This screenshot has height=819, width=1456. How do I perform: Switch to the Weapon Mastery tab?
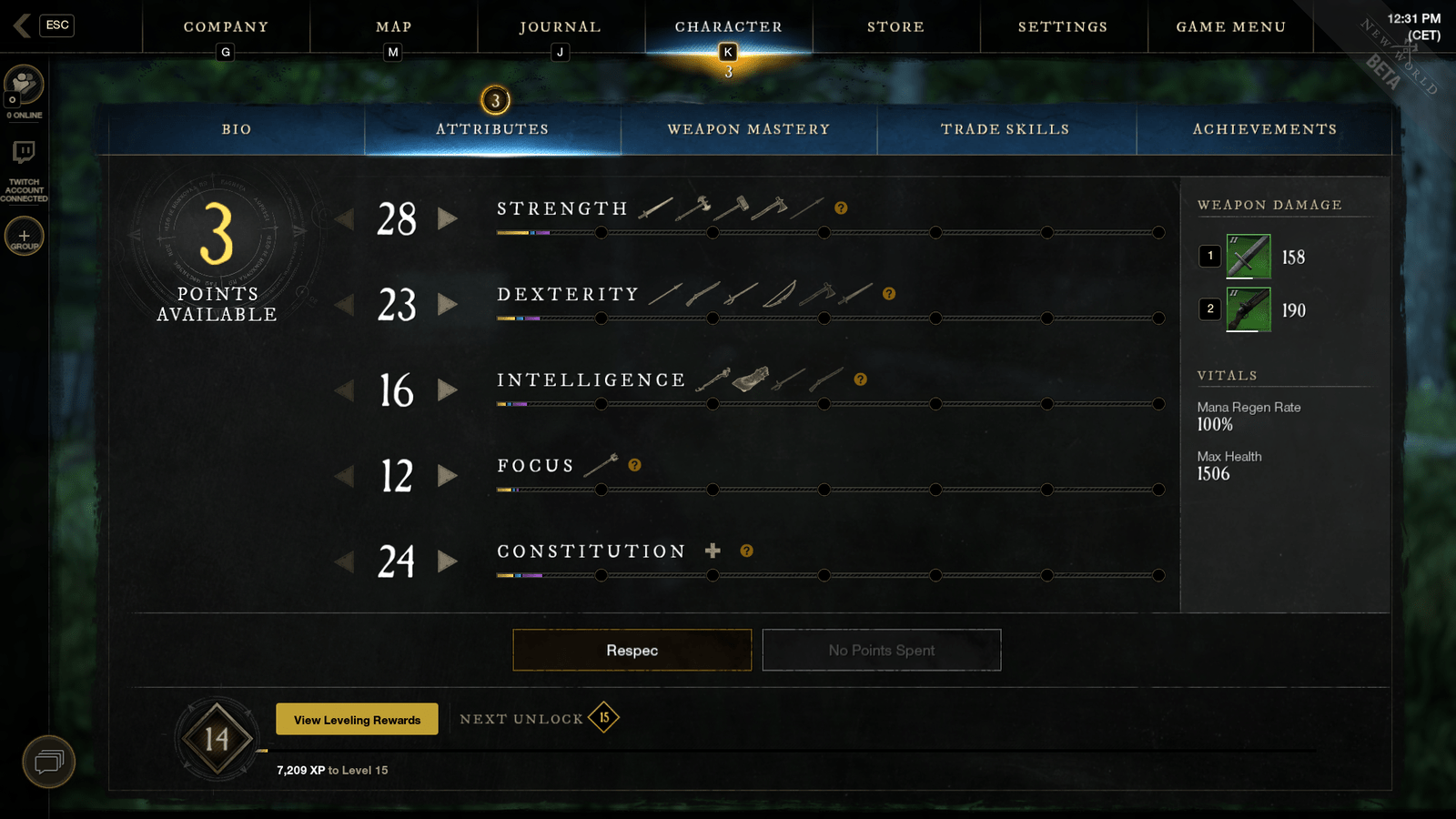[748, 129]
